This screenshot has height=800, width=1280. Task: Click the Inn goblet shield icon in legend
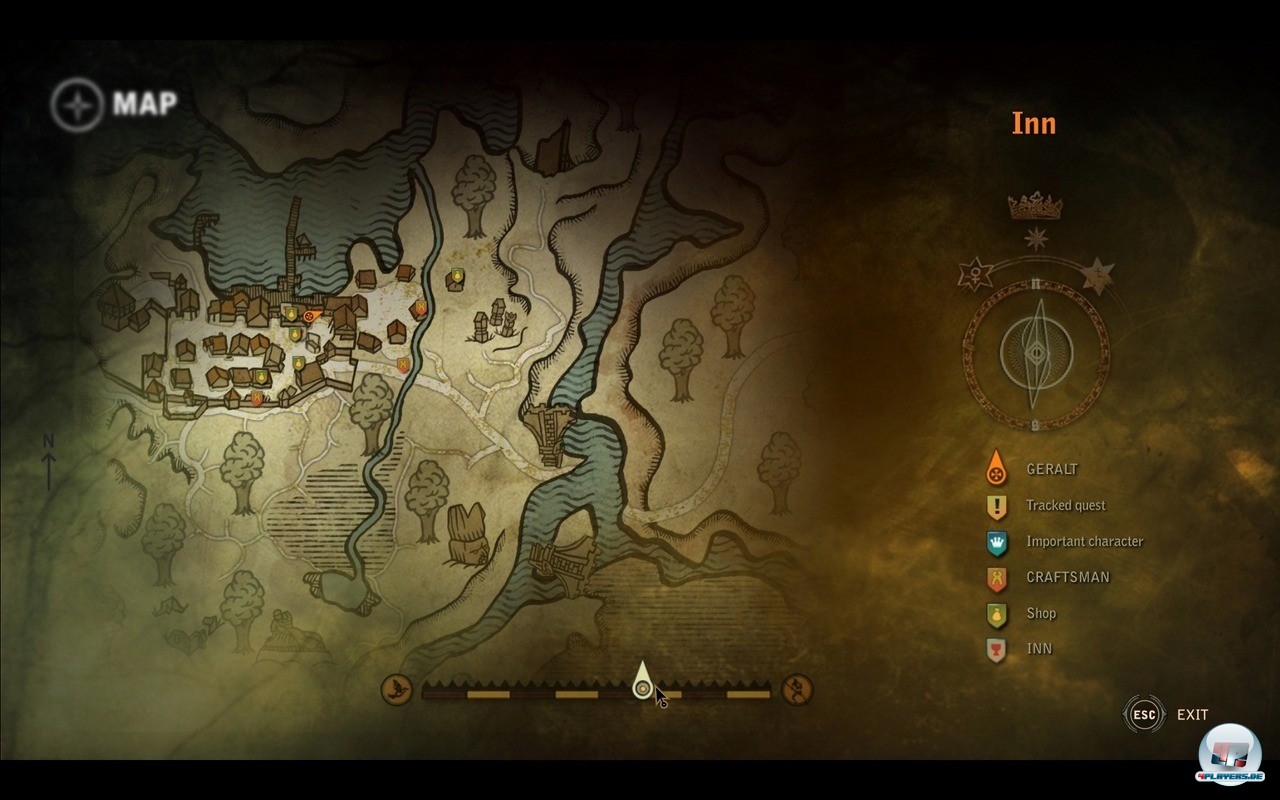995,649
